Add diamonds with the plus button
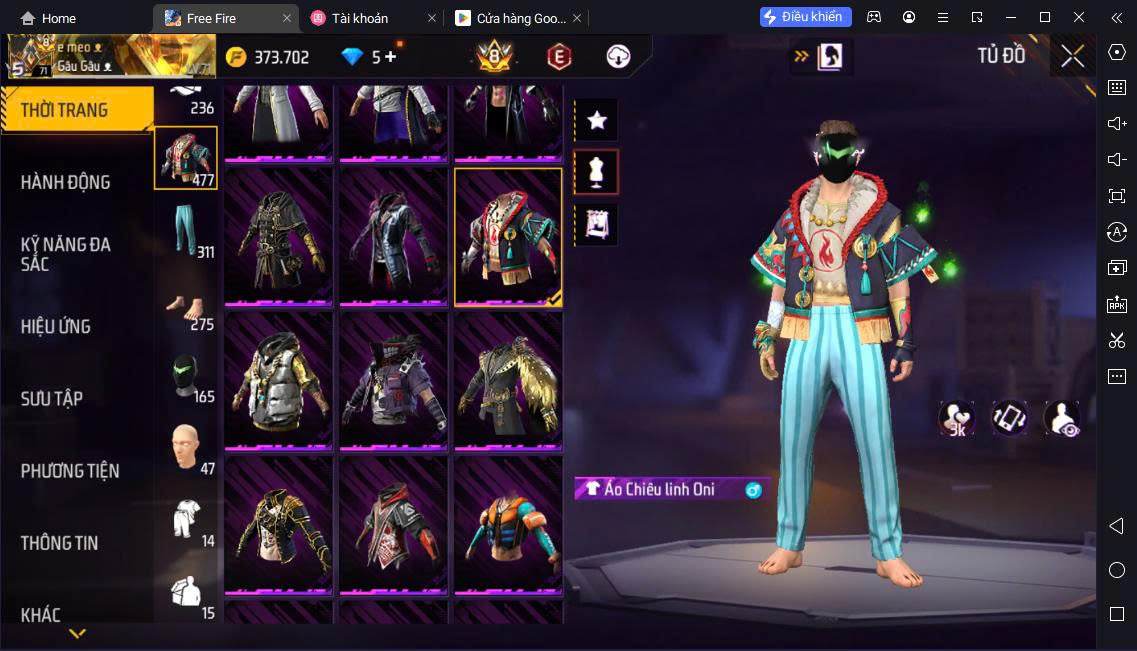 click(390, 57)
